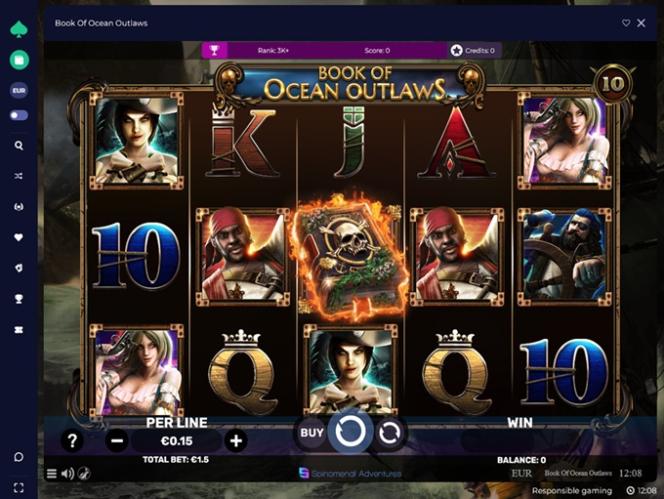This screenshot has width=664, height=499.
Task: Increase the per line bet with plus
Action: [236, 440]
